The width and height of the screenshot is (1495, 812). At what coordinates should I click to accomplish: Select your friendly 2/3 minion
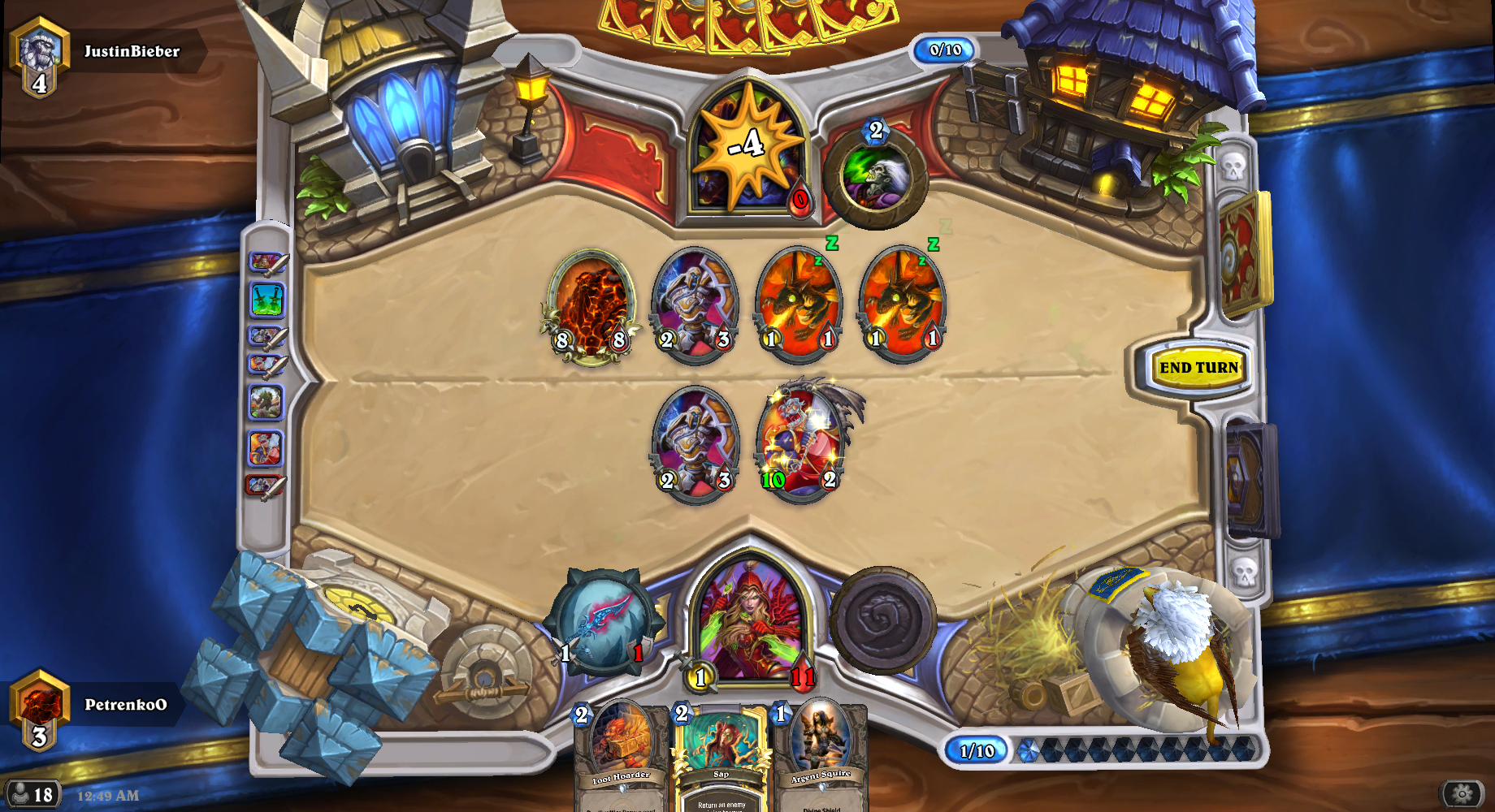tap(695, 443)
